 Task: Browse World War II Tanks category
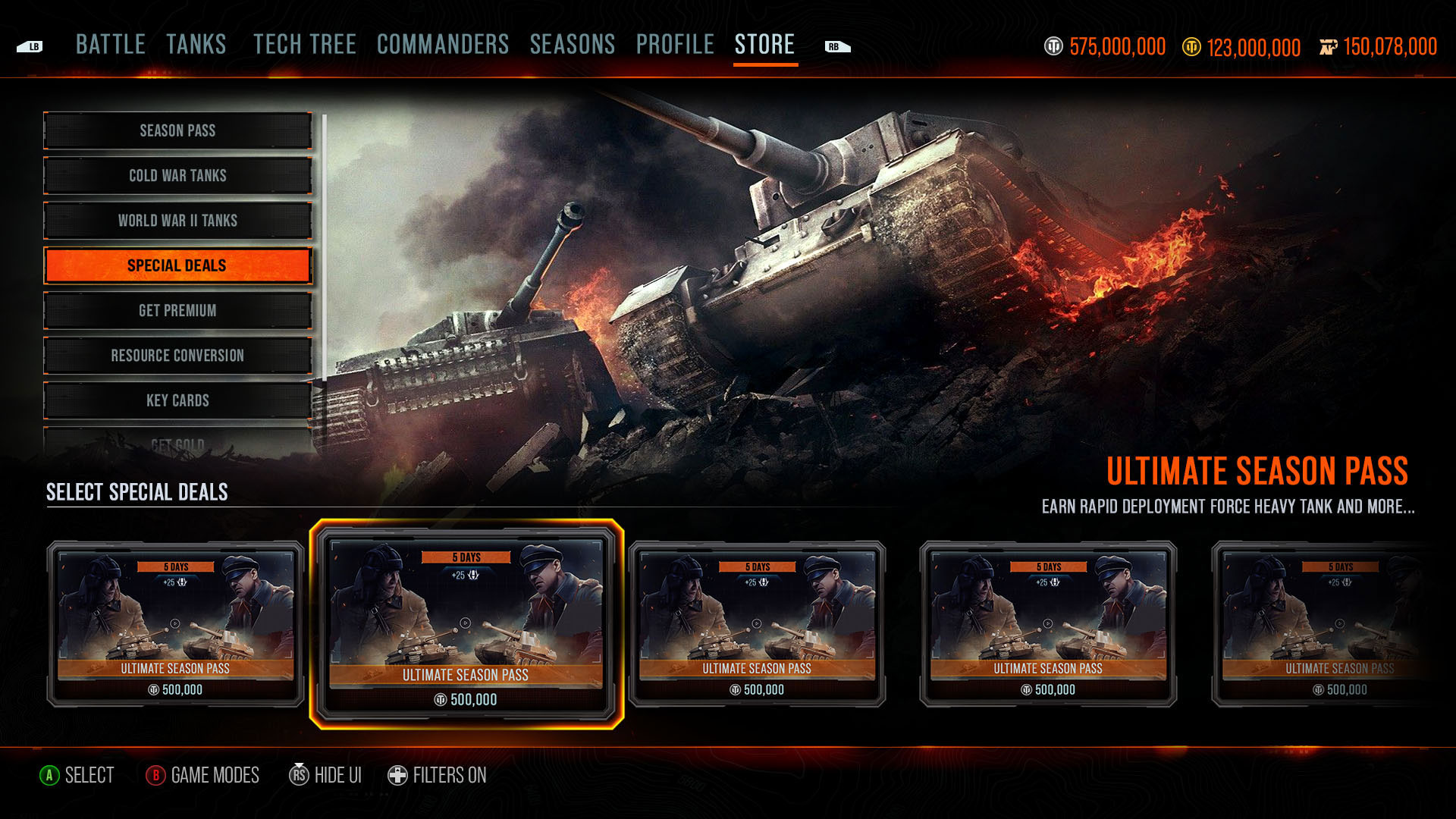177,221
